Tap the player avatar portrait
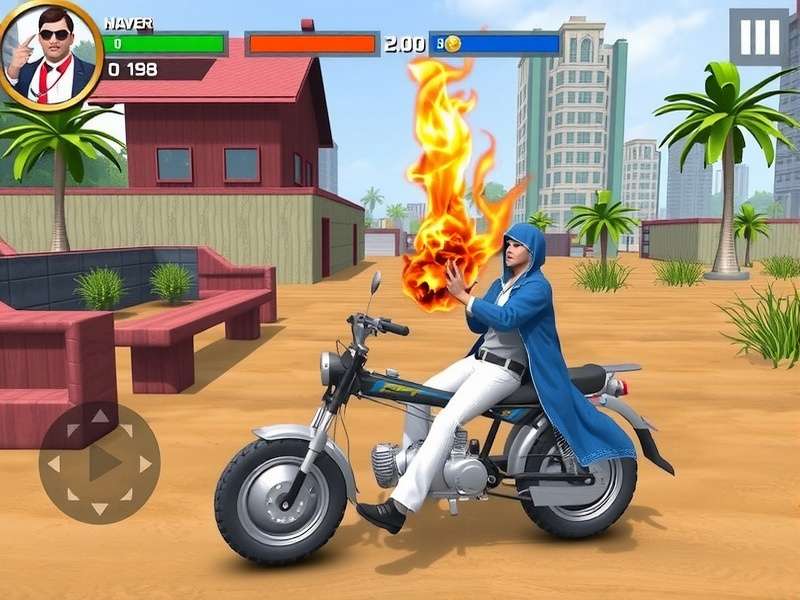The height and width of the screenshot is (600, 800). [50, 53]
